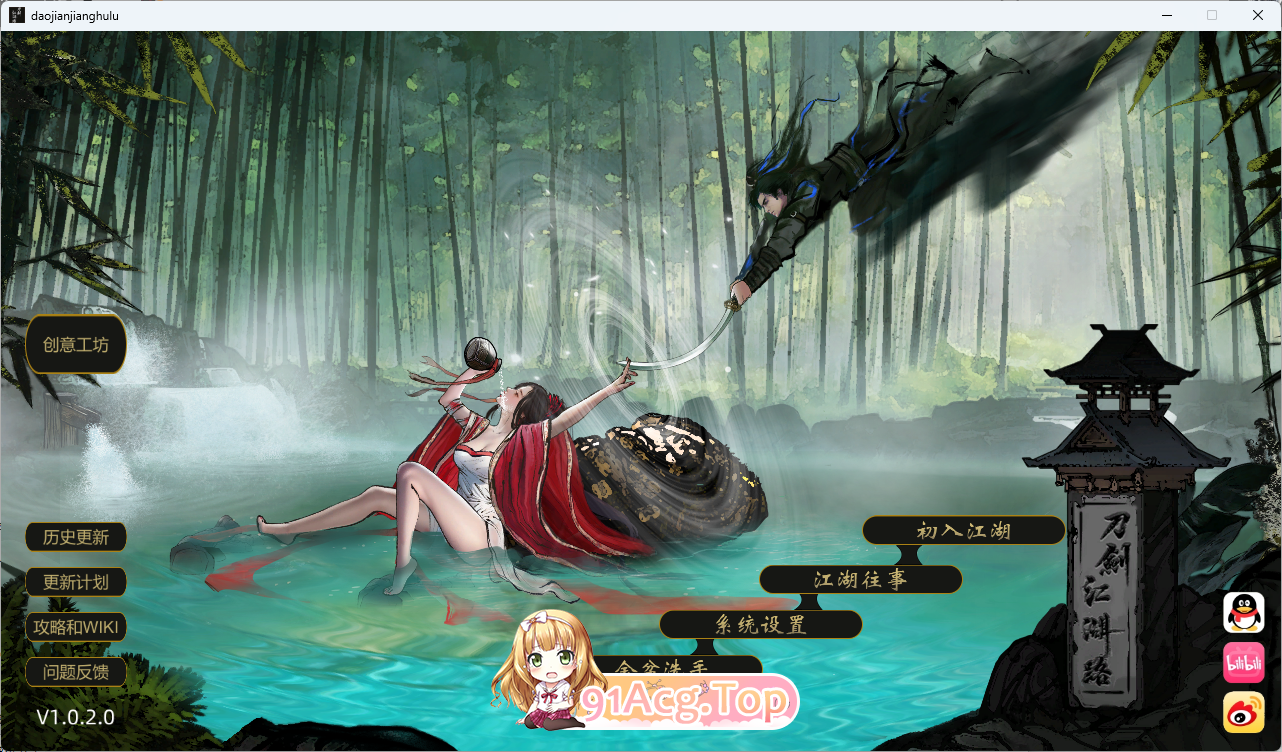
Task: Start a new game via 初入江湖
Action: [963, 530]
